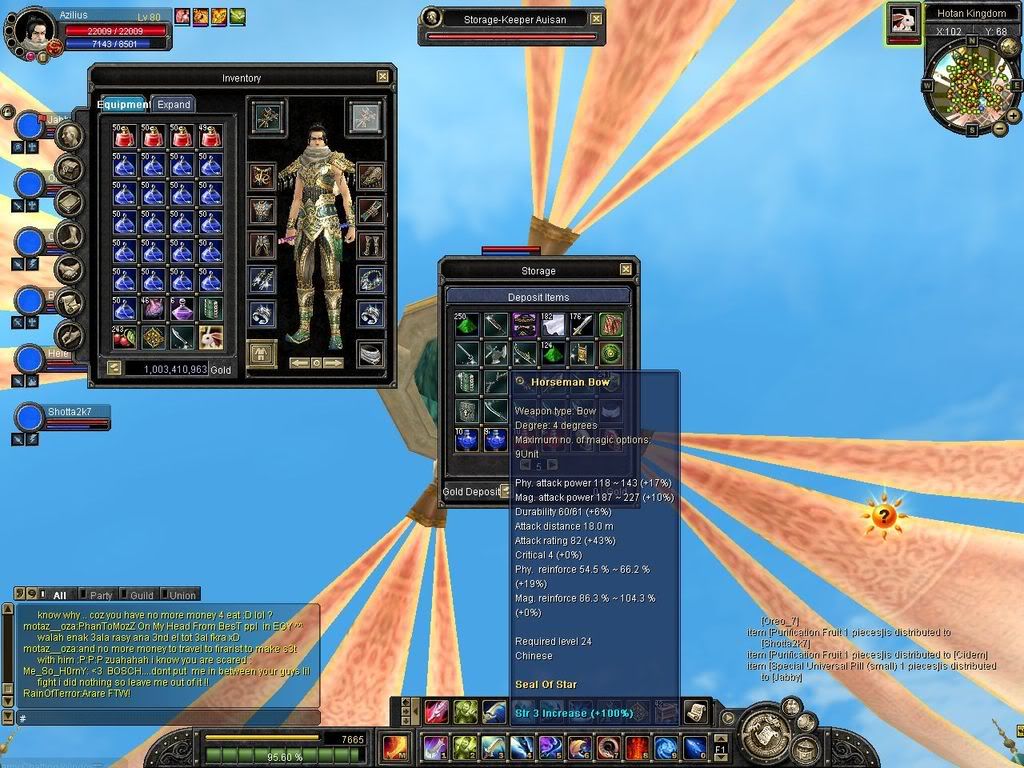Click the Deposit Items header button

[538, 296]
